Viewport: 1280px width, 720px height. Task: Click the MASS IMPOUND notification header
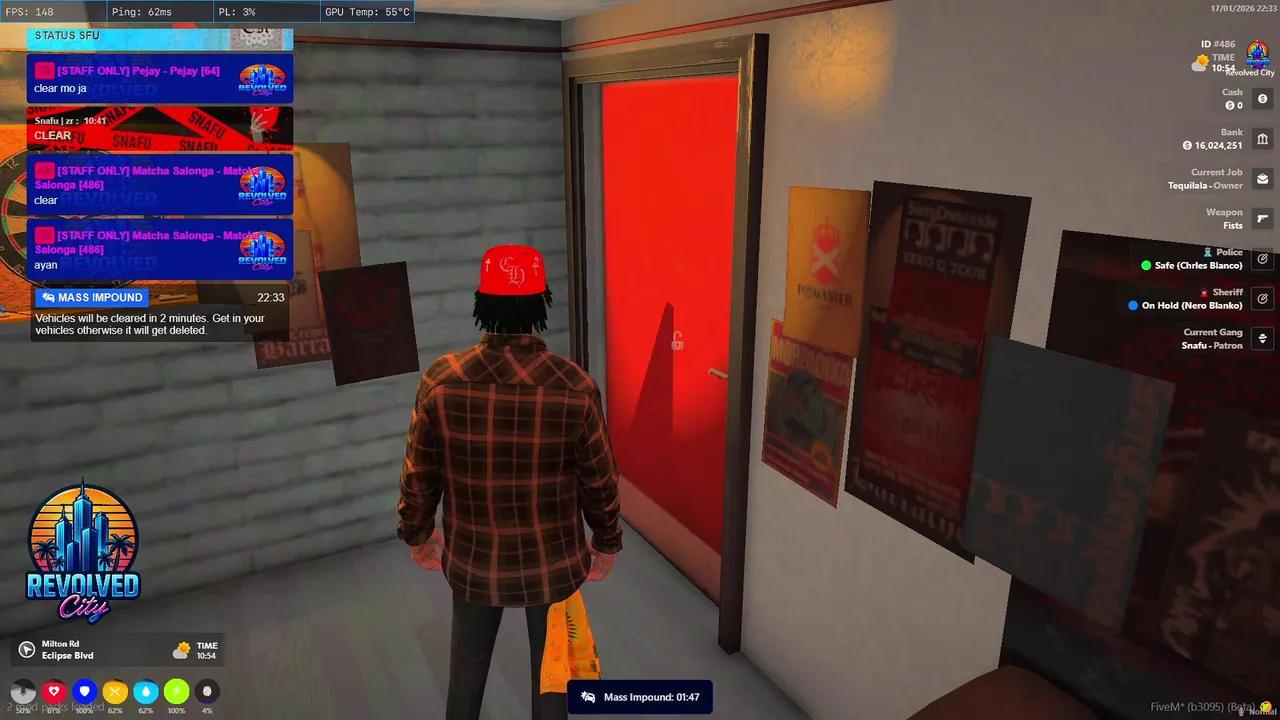91,297
